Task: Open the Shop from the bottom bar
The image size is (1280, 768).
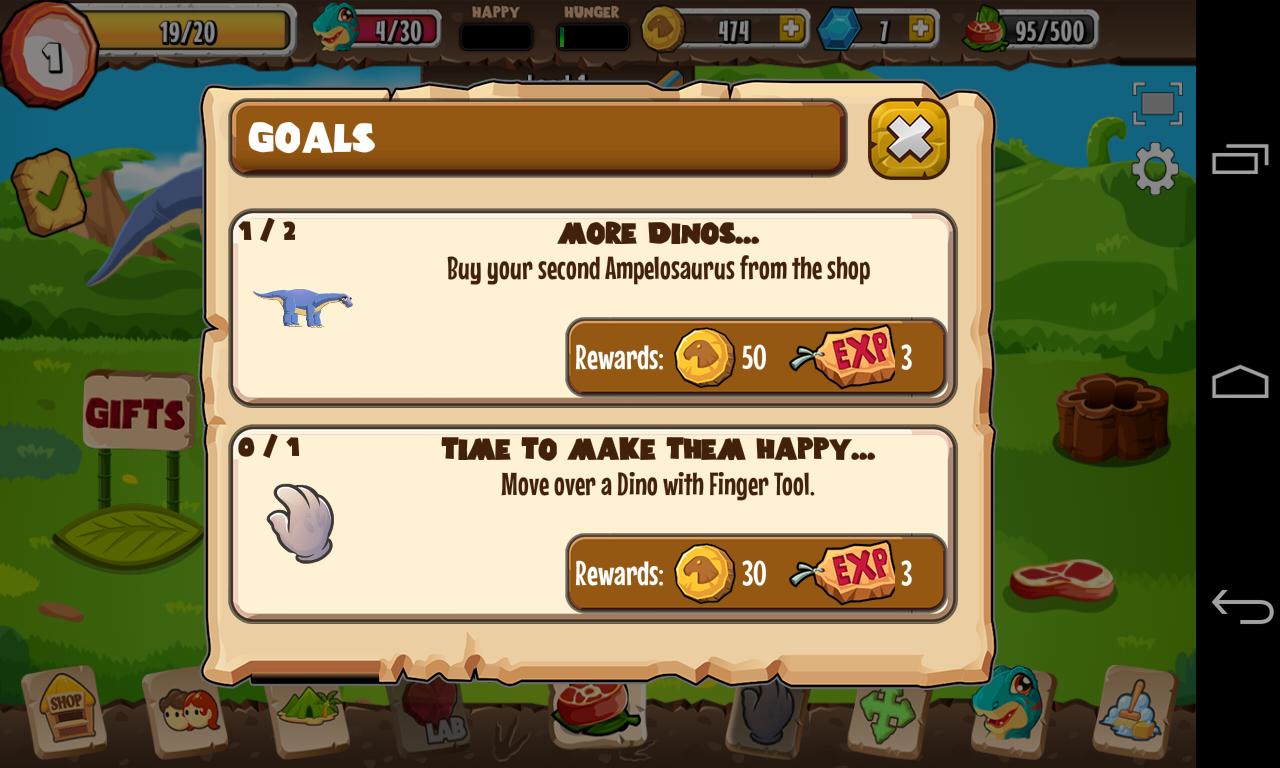Action: (67, 708)
